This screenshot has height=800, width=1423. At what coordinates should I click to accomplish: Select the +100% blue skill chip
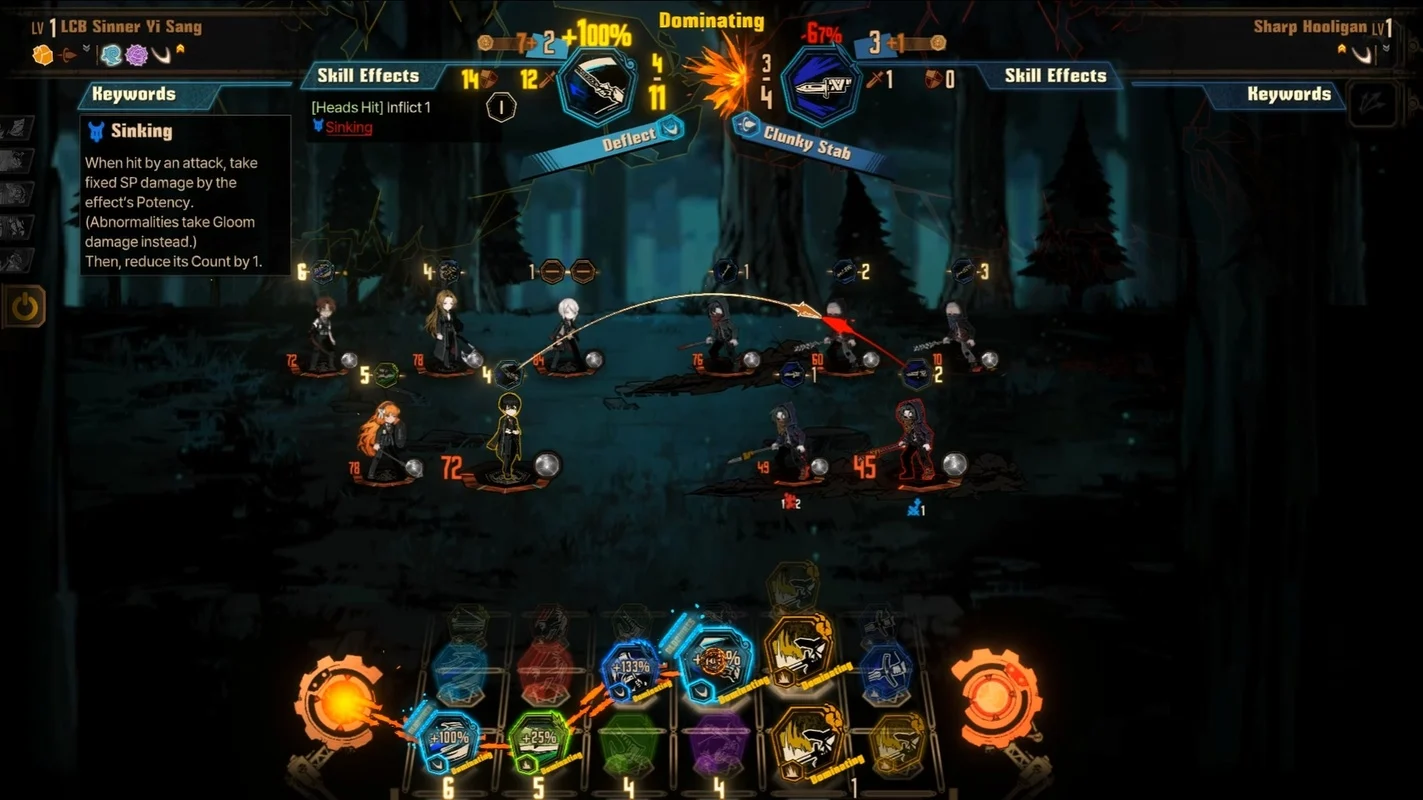tap(447, 739)
